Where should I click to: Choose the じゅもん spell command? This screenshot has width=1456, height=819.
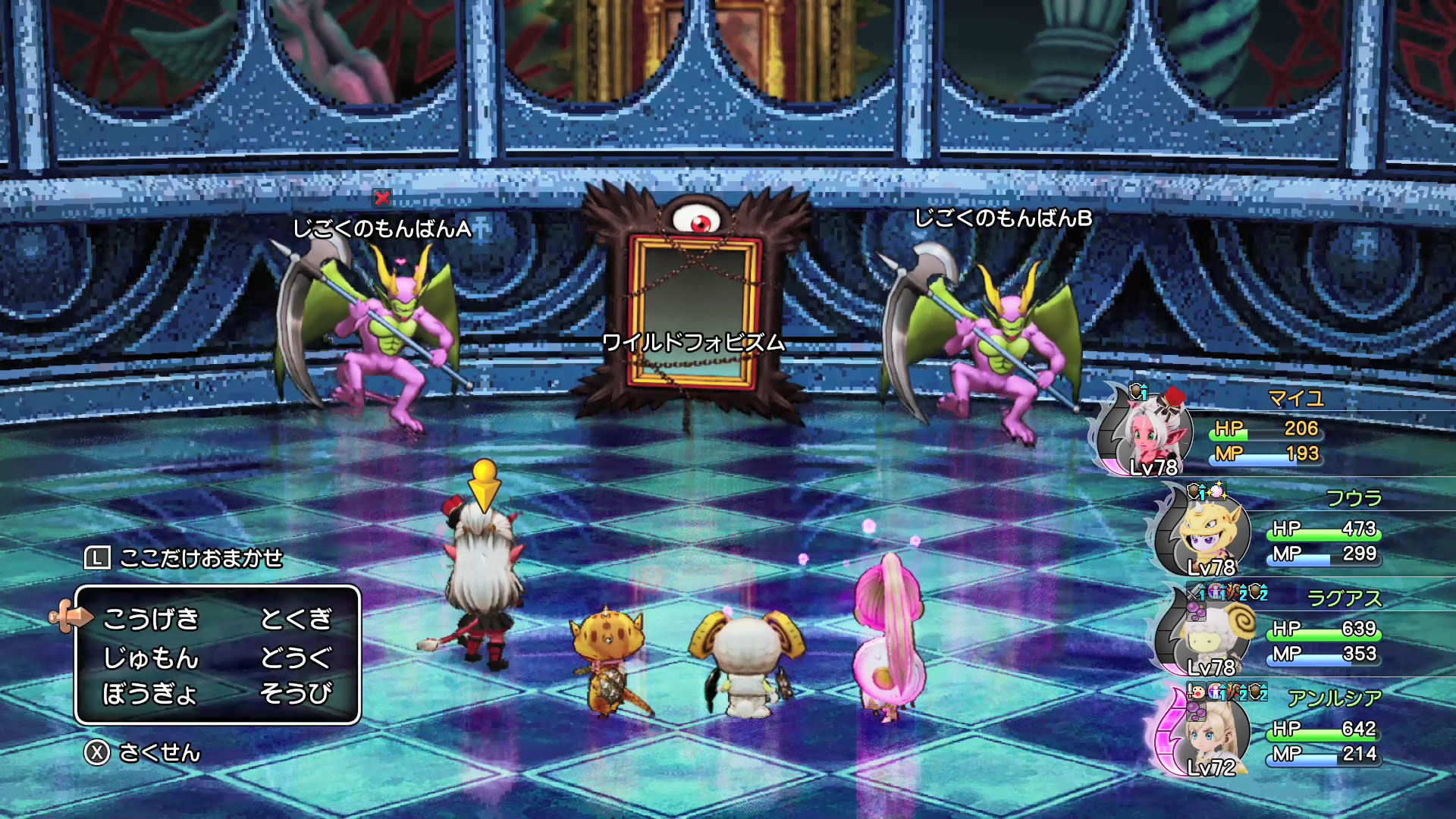[x=151, y=657]
